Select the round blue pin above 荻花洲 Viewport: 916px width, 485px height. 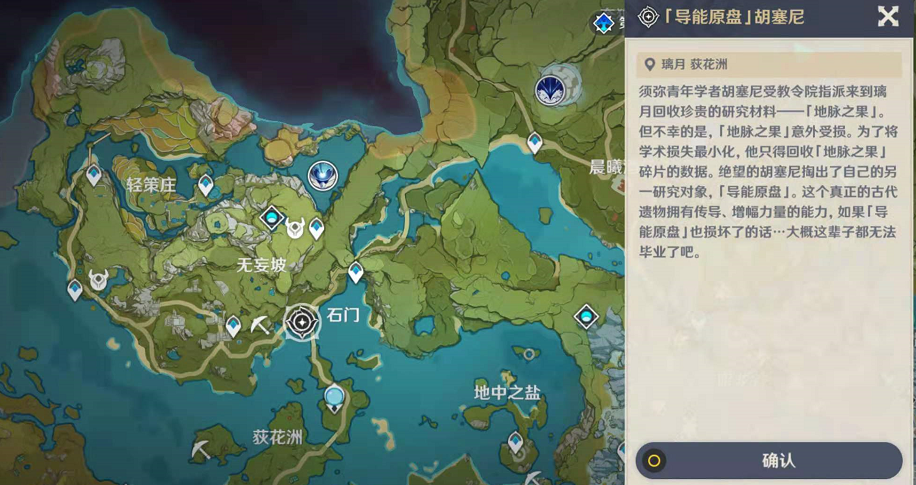click(x=334, y=399)
